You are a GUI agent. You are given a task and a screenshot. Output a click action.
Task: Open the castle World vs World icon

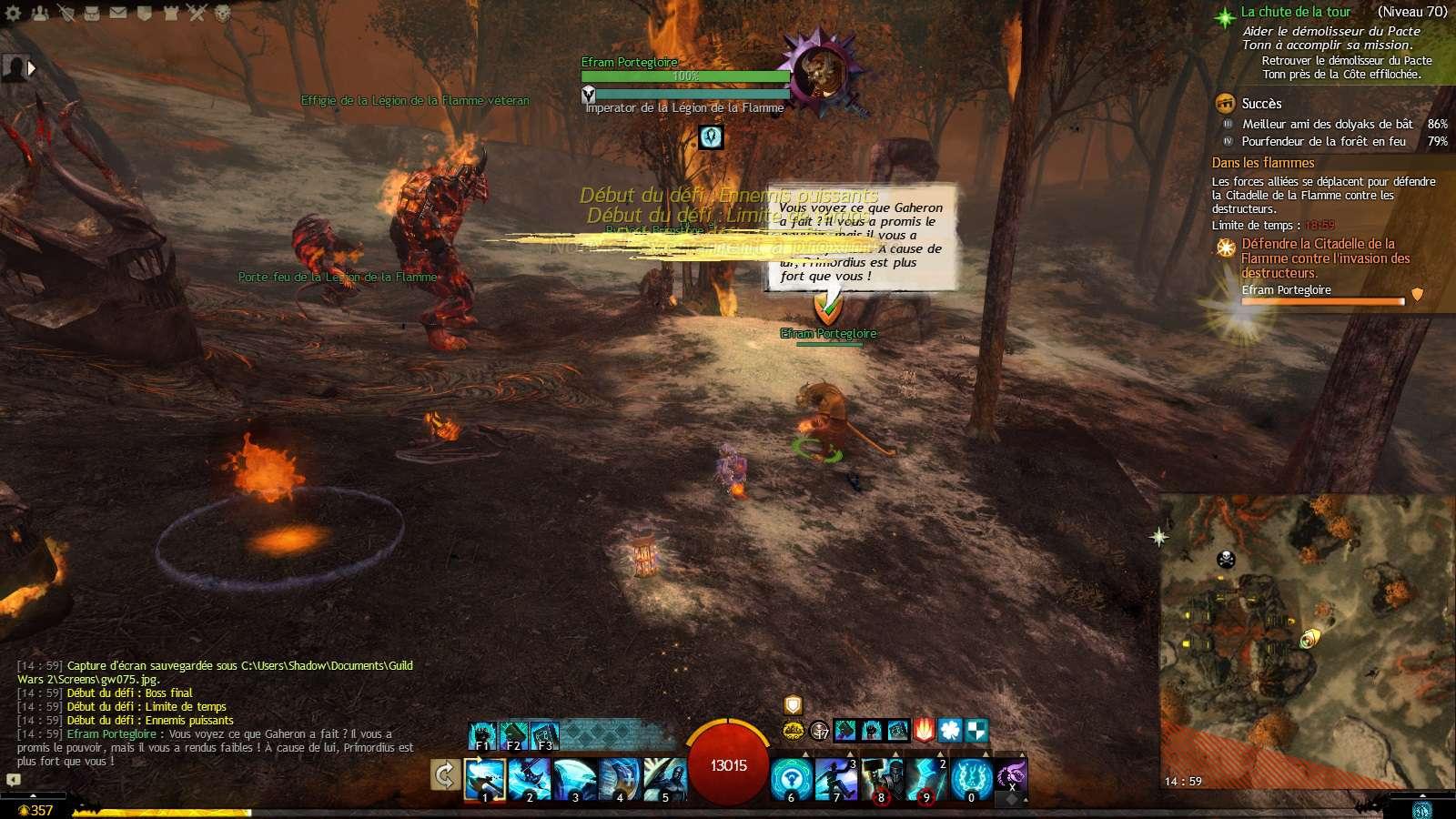click(x=171, y=13)
